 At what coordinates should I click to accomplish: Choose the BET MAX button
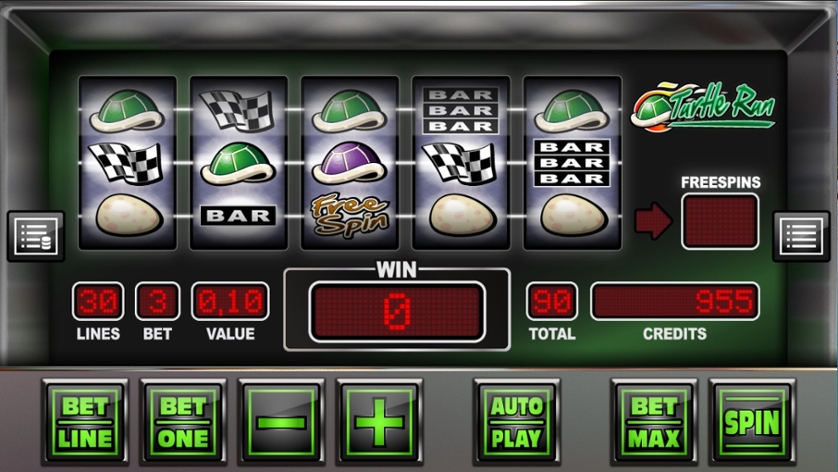coord(654,422)
